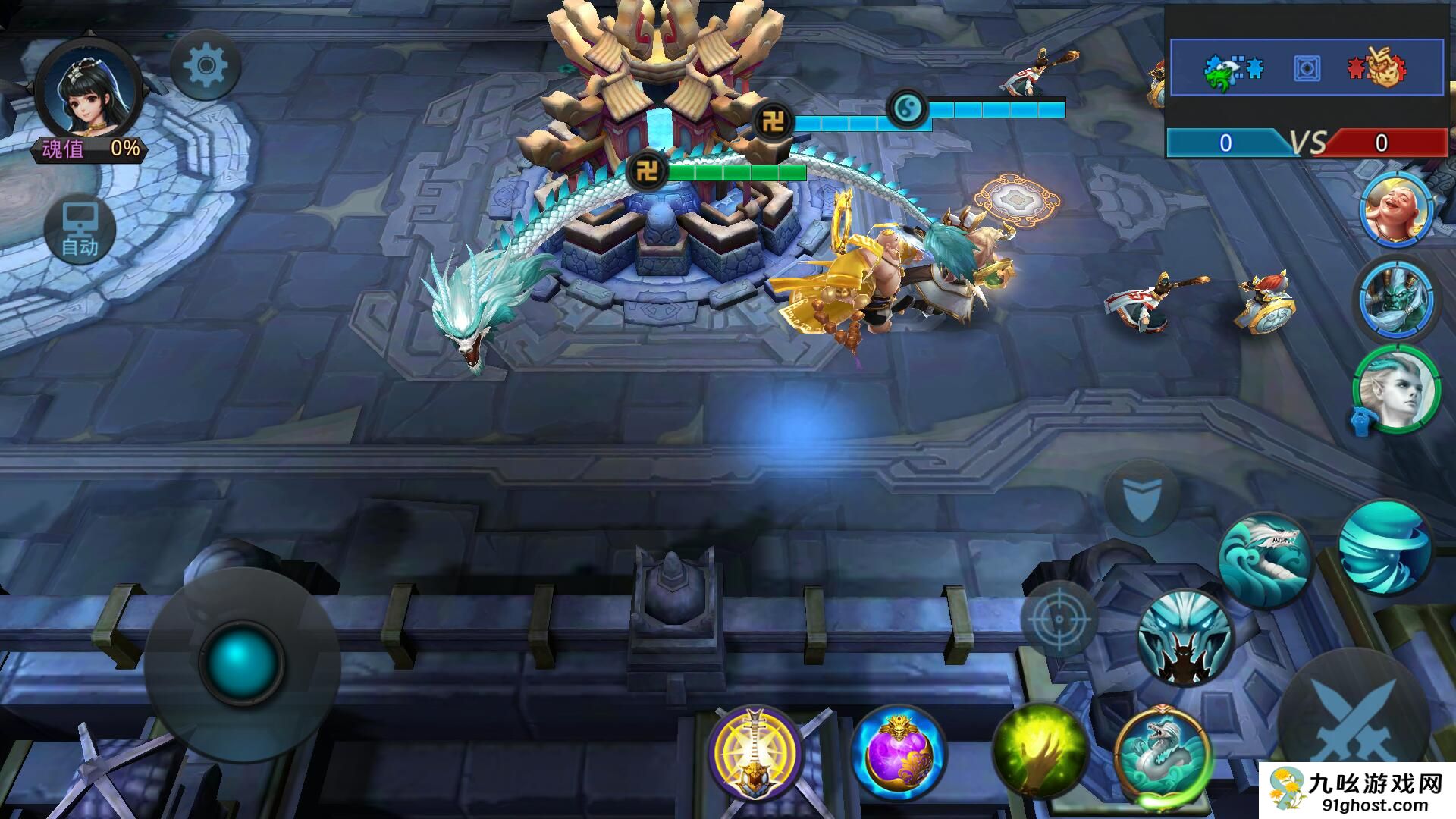Open the team score panel
This screenshot has width=1456, height=819.
(1306, 91)
